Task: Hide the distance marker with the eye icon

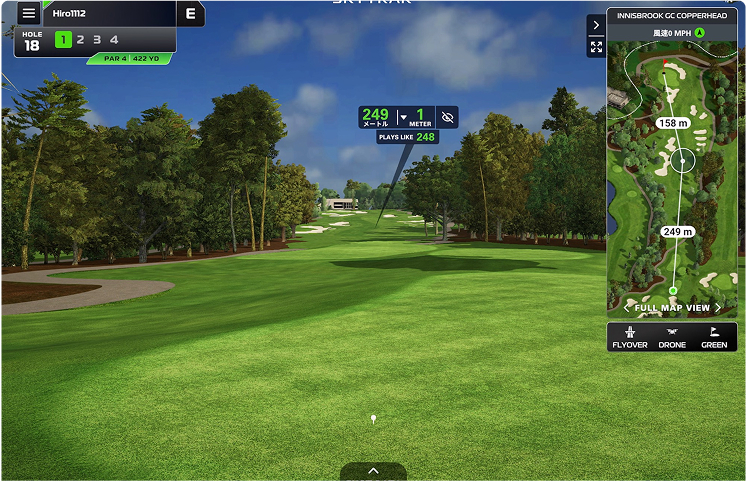Action: pyautogui.click(x=447, y=117)
